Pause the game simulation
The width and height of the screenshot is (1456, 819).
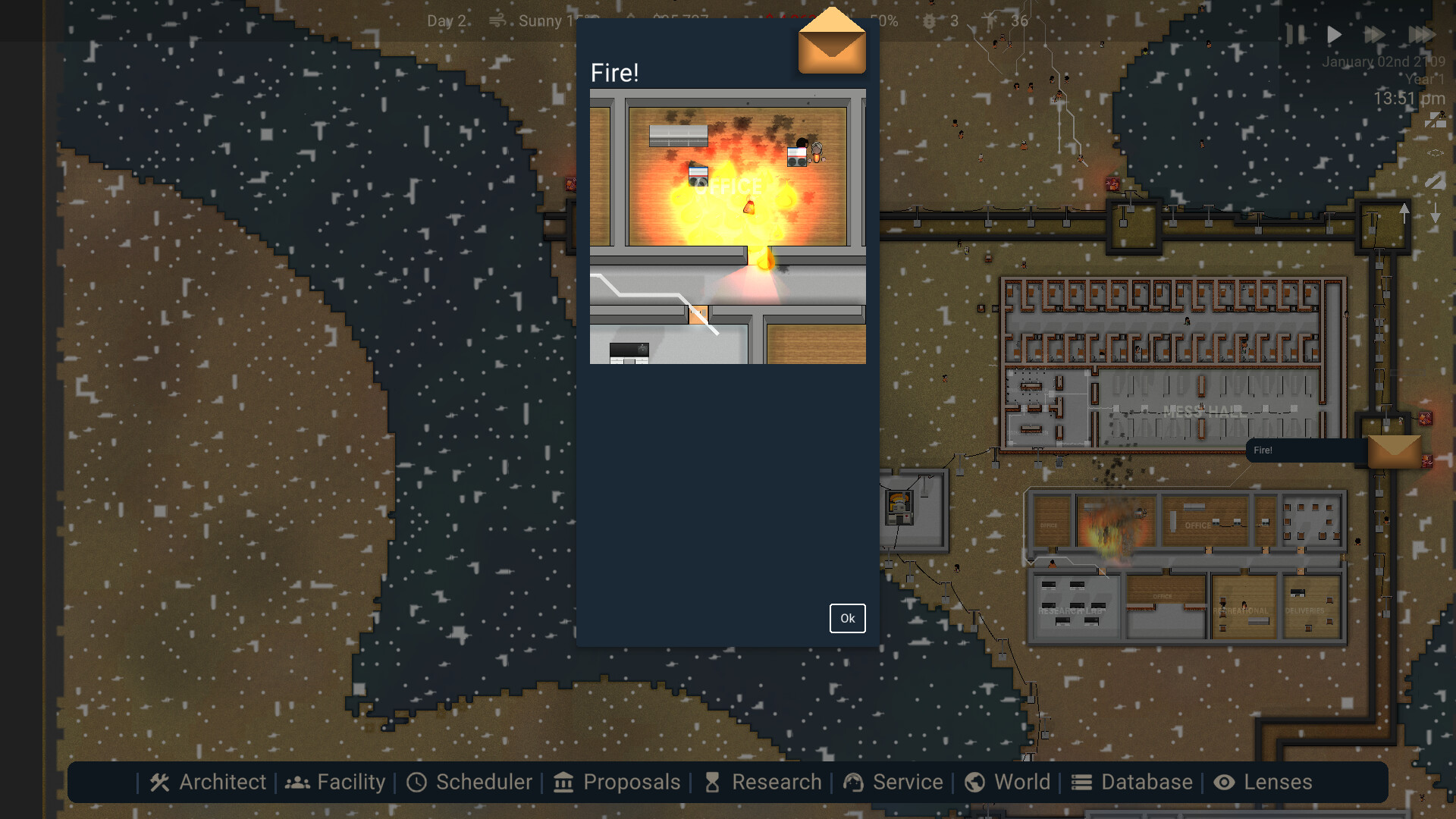coord(1294,34)
